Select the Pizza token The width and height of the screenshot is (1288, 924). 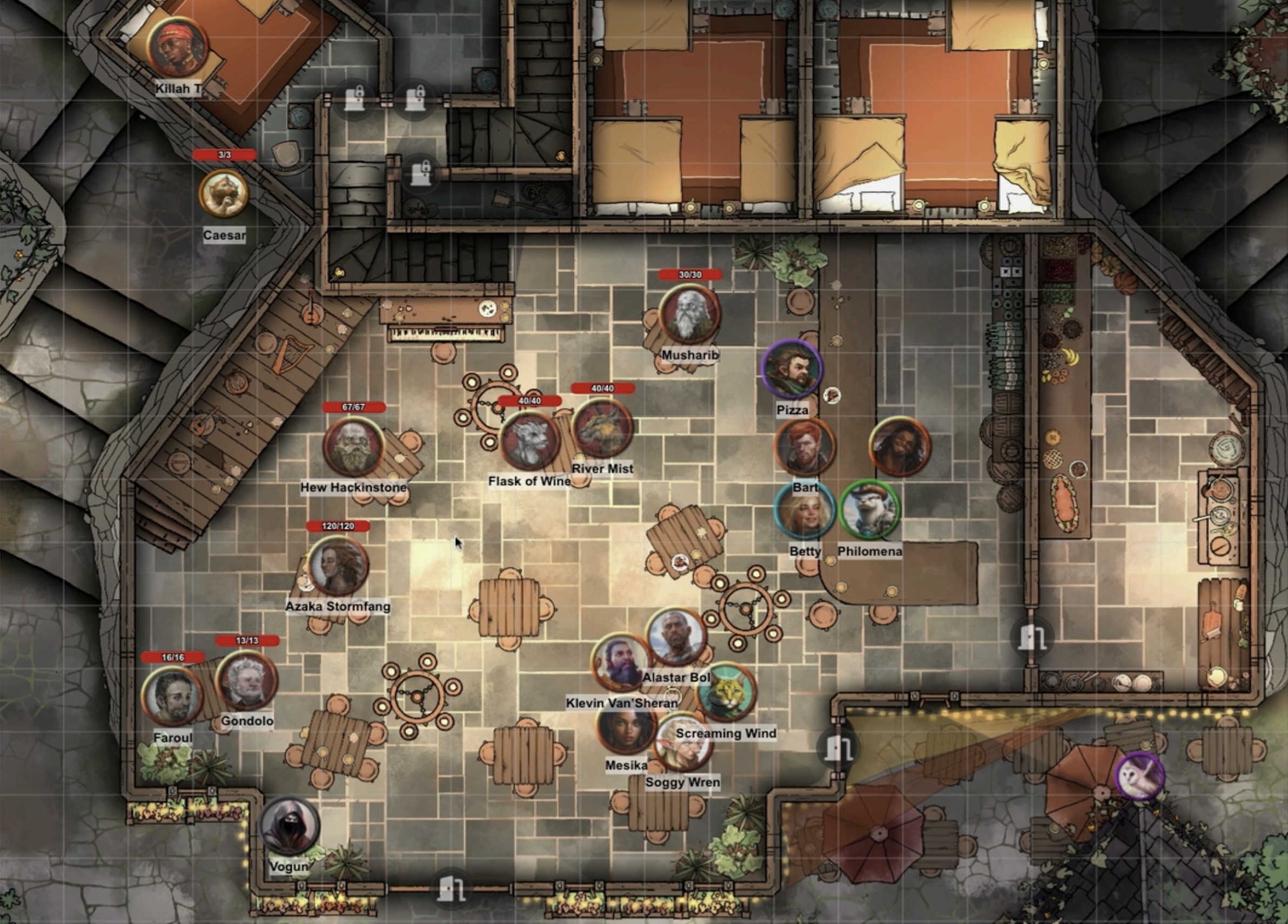(791, 370)
